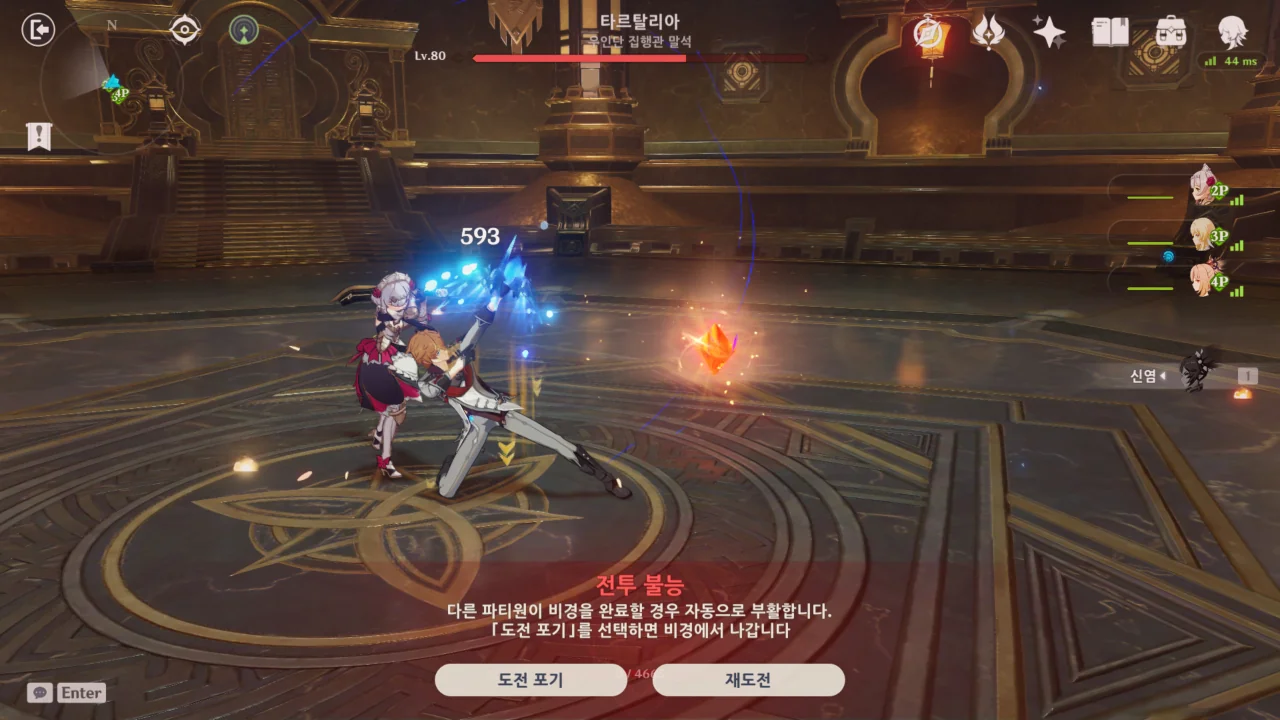Image resolution: width=1280 pixels, height=720 pixels.
Task: Open the compass events icon
Action: 932,32
